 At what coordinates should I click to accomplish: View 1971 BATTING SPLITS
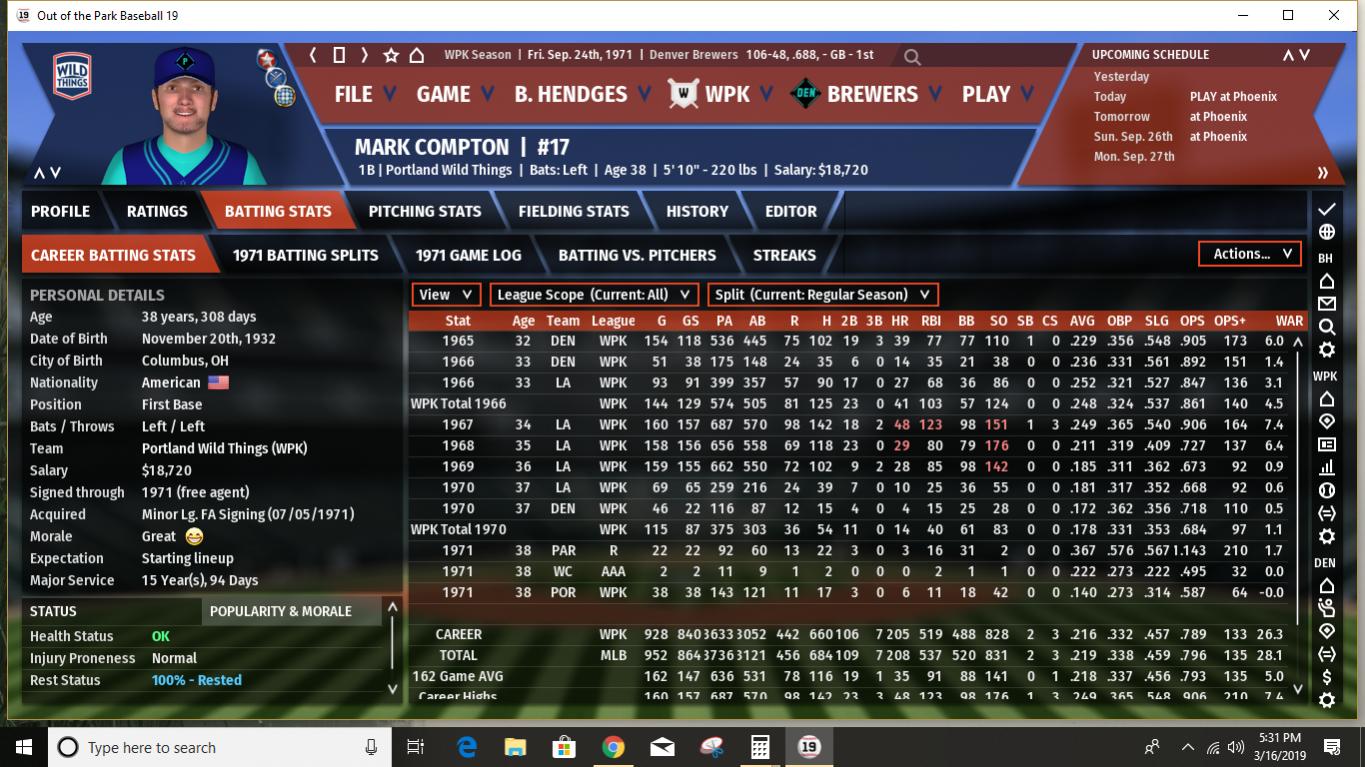click(305, 255)
